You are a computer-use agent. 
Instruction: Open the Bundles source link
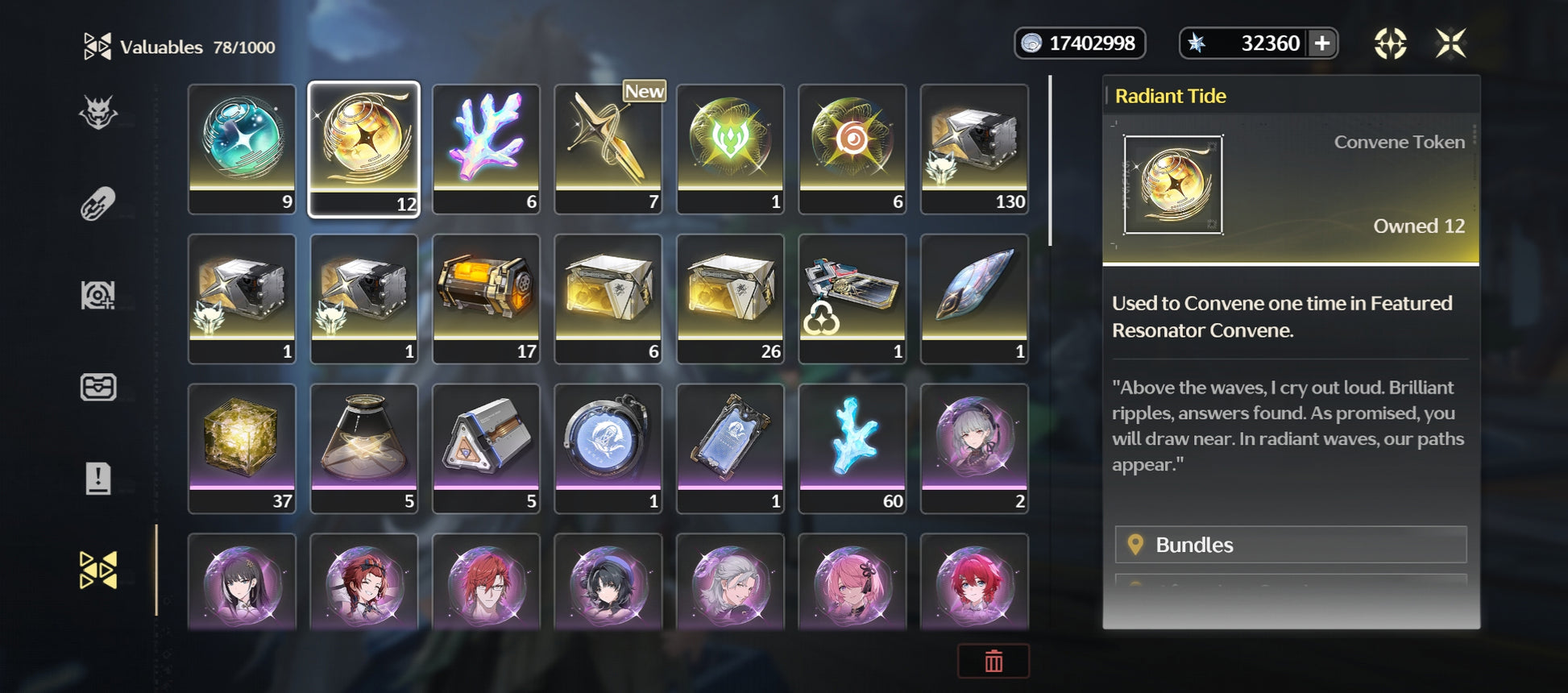coord(1290,545)
